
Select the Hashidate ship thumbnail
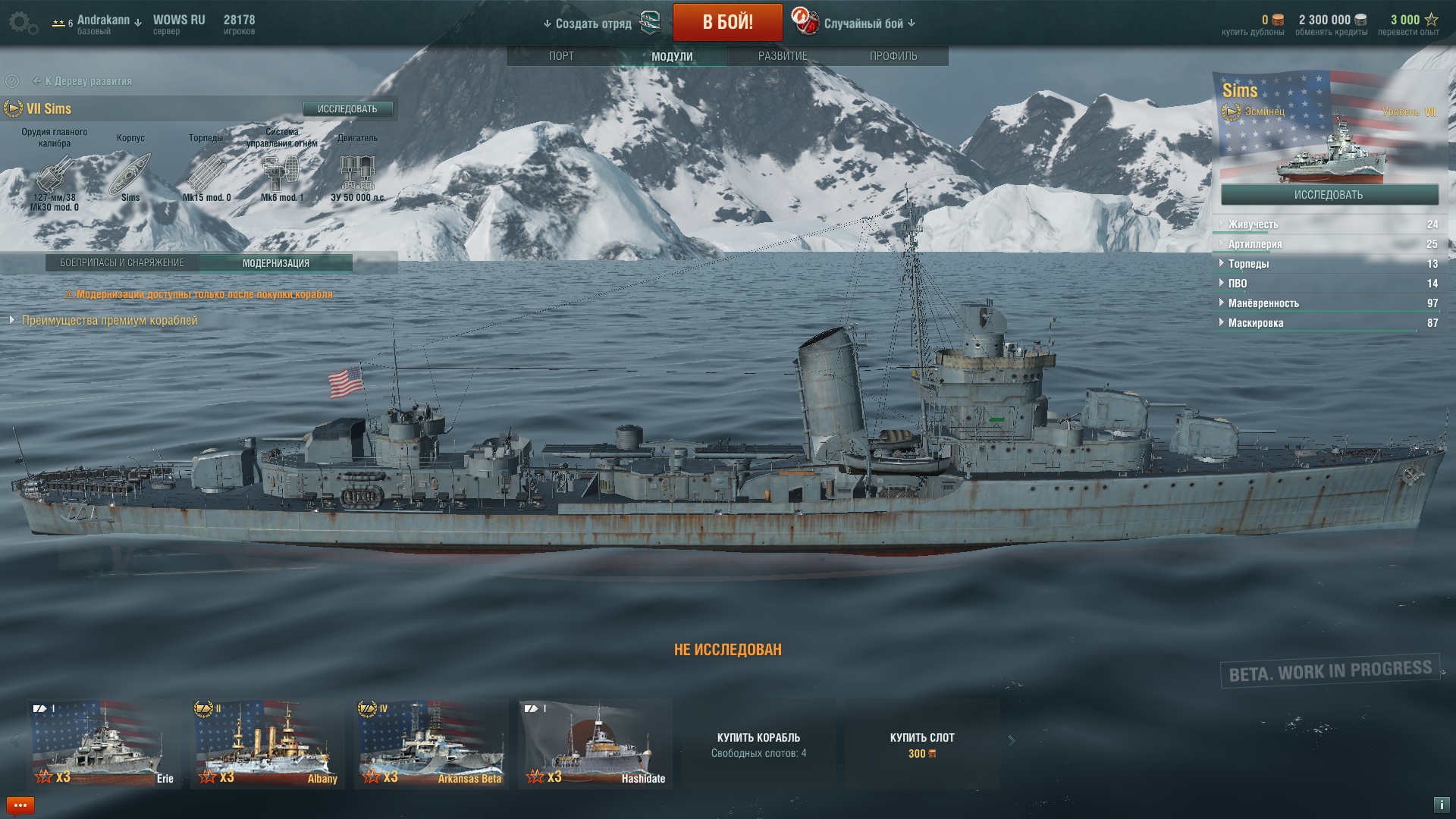point(595,743)
